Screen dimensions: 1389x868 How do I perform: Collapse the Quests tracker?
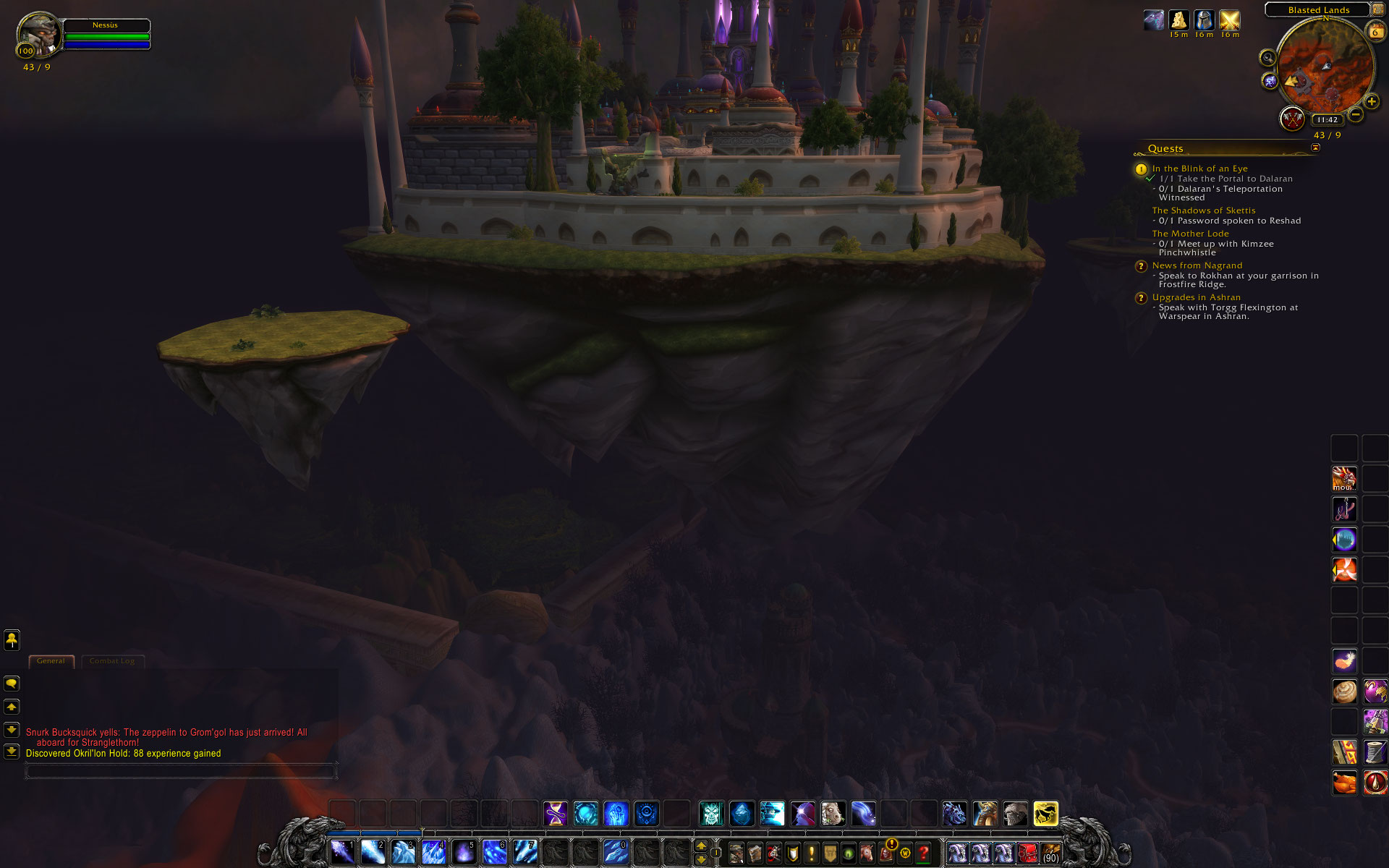(1315, 148)
